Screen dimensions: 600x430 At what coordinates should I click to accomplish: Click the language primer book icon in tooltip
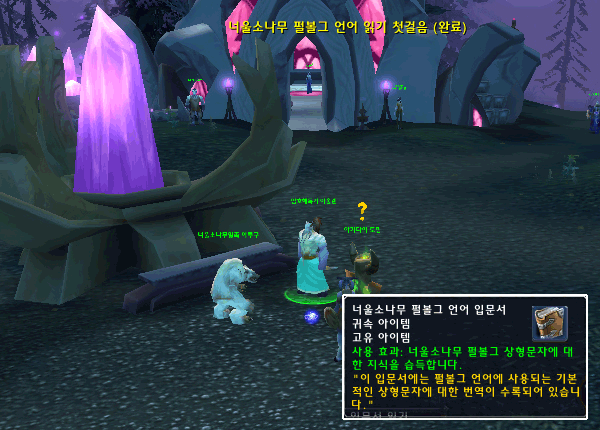pyautogui.click(x=549, y=323)
